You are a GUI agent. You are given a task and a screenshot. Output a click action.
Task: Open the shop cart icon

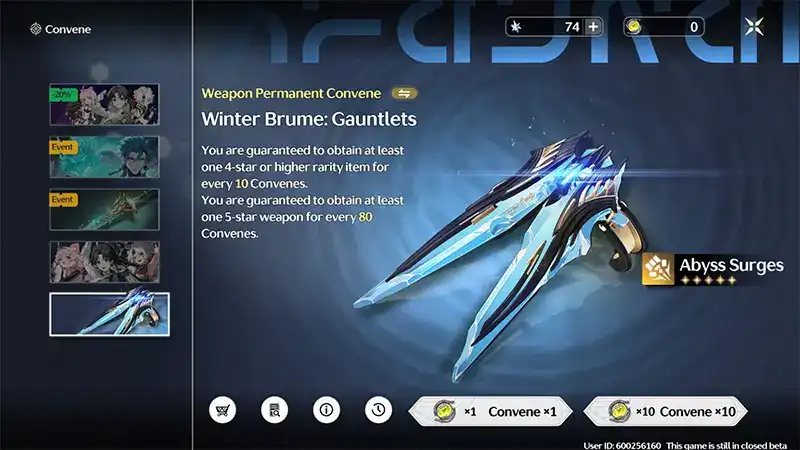(x=222, y=409)
